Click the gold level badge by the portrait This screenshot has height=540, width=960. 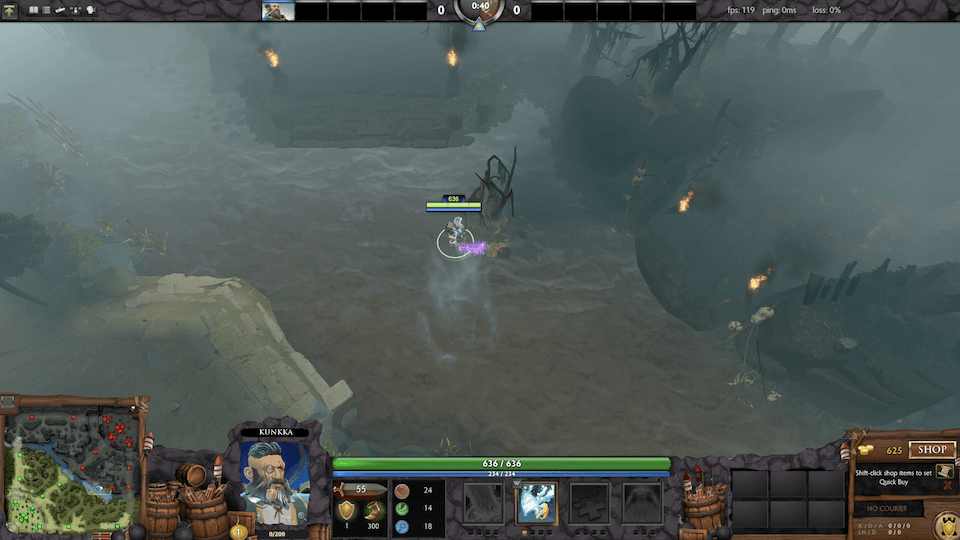pyautogui.click(x=238, y=531)
